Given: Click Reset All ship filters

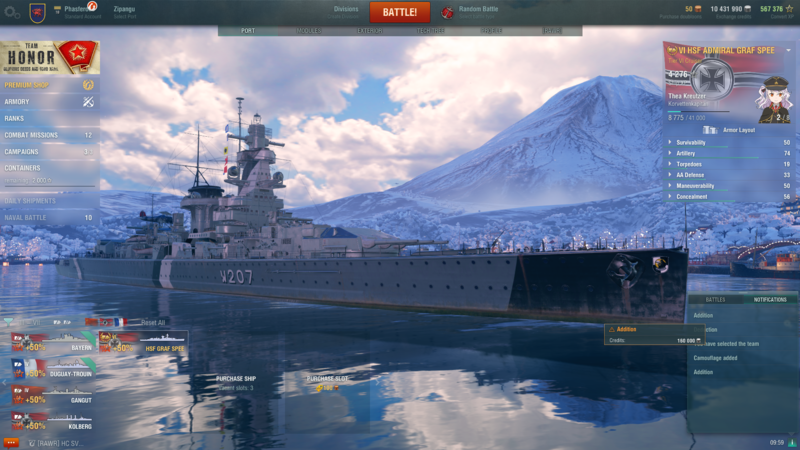Looking at the screenshot, I should [153, 322].
